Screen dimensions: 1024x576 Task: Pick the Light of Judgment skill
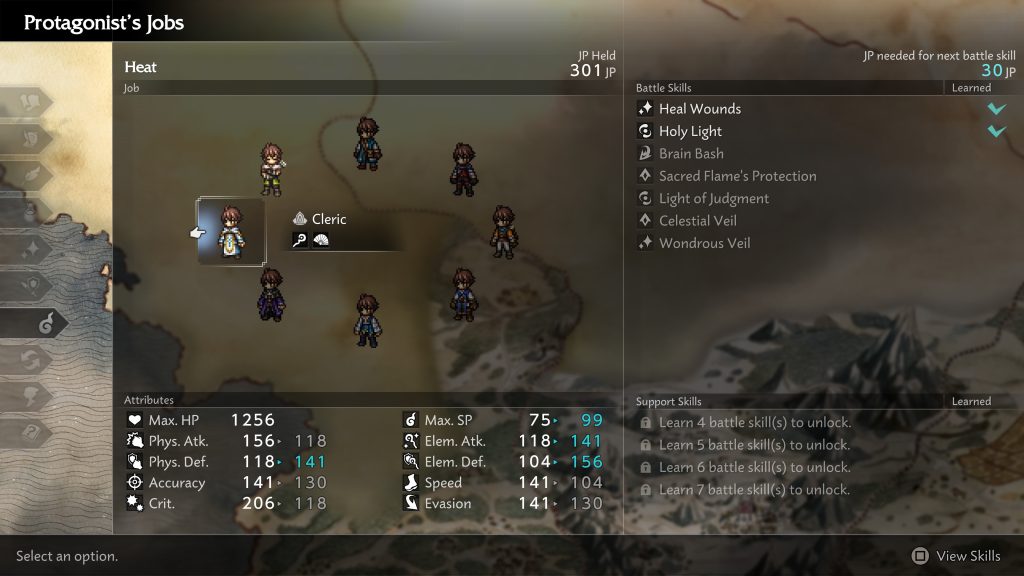pyautogui.click(x=713, y=198)
